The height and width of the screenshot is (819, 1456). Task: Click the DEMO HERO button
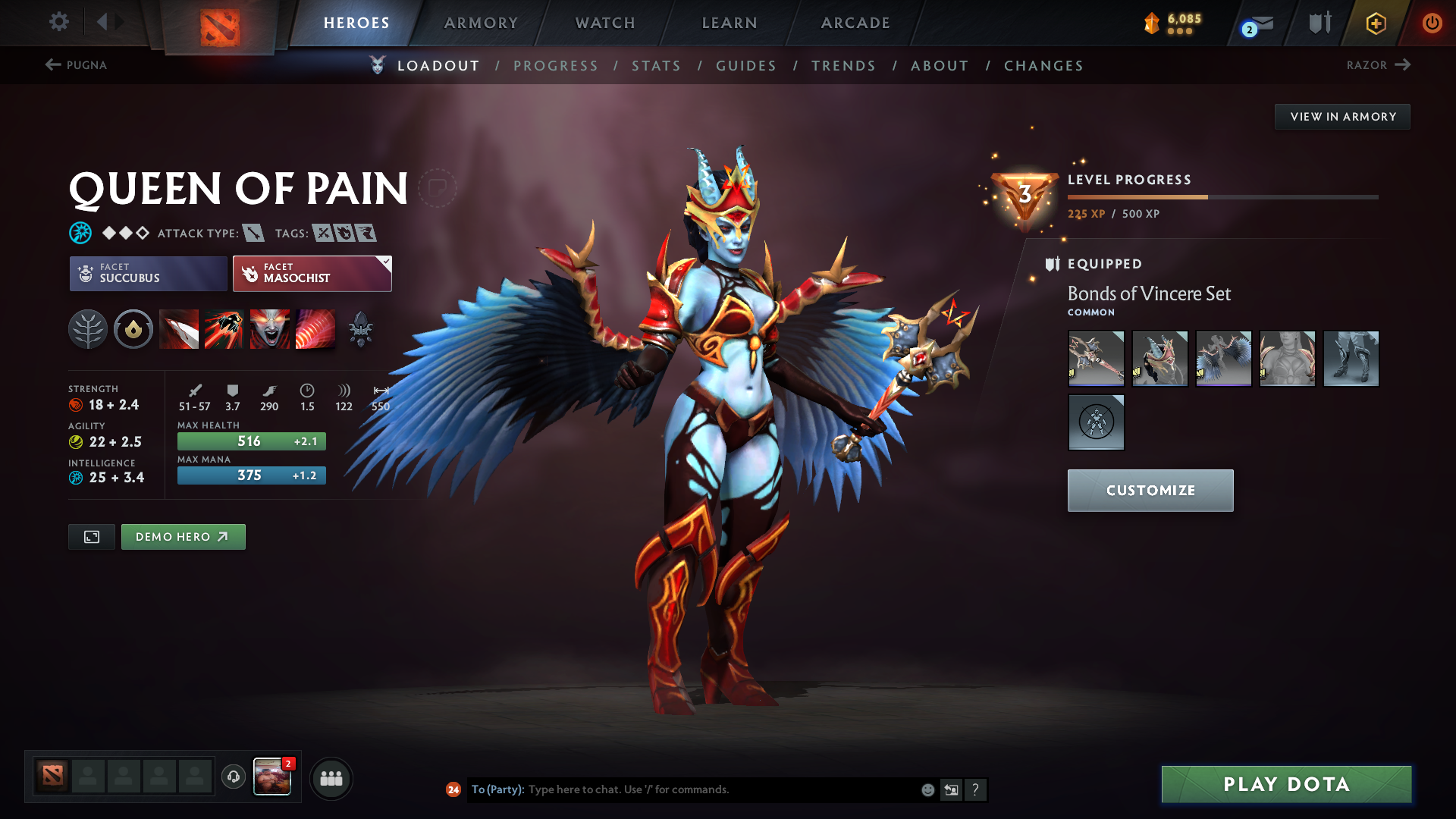[x=183, y=536]
